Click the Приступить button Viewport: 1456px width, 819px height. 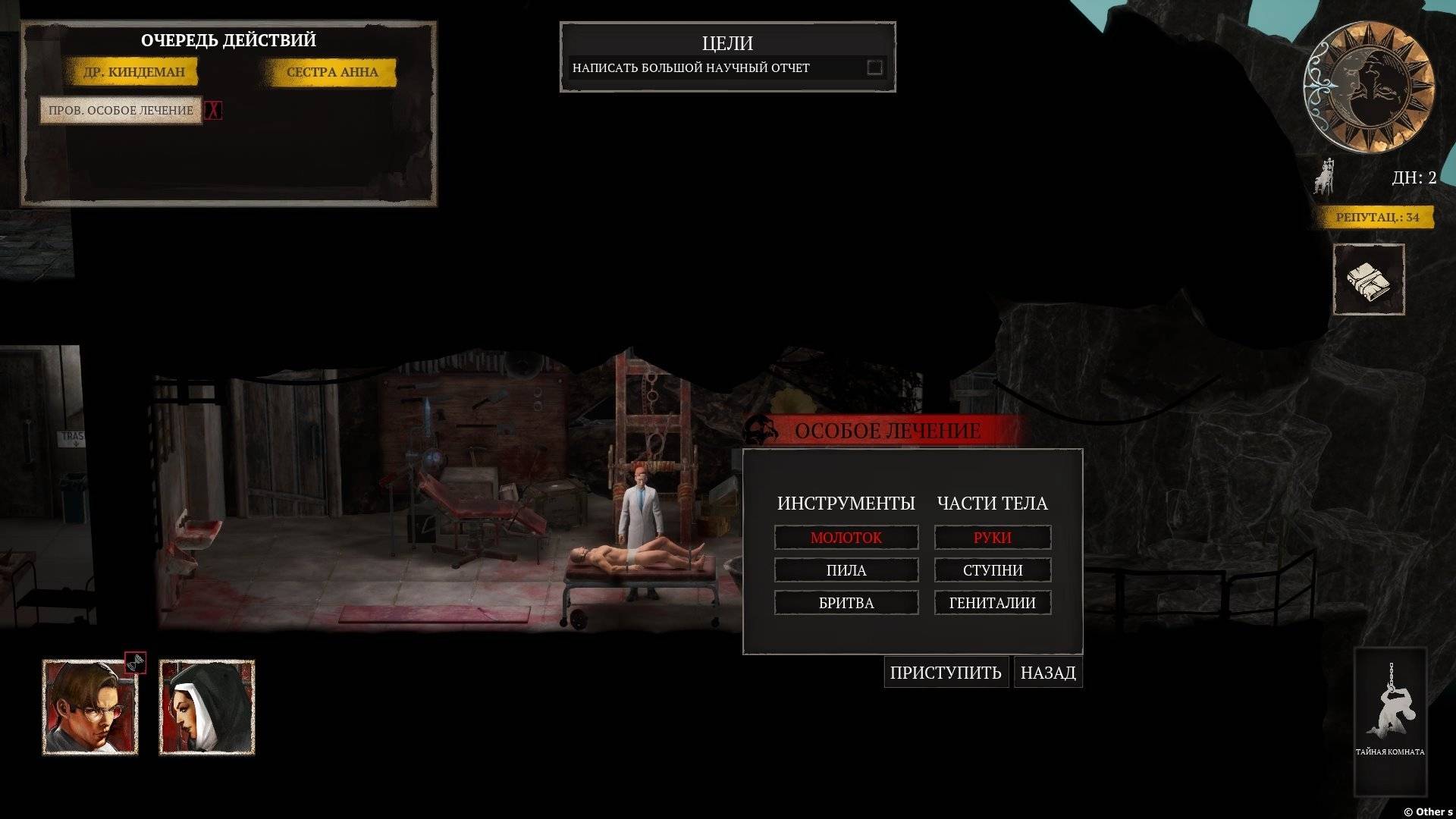(x=946, y=673)
